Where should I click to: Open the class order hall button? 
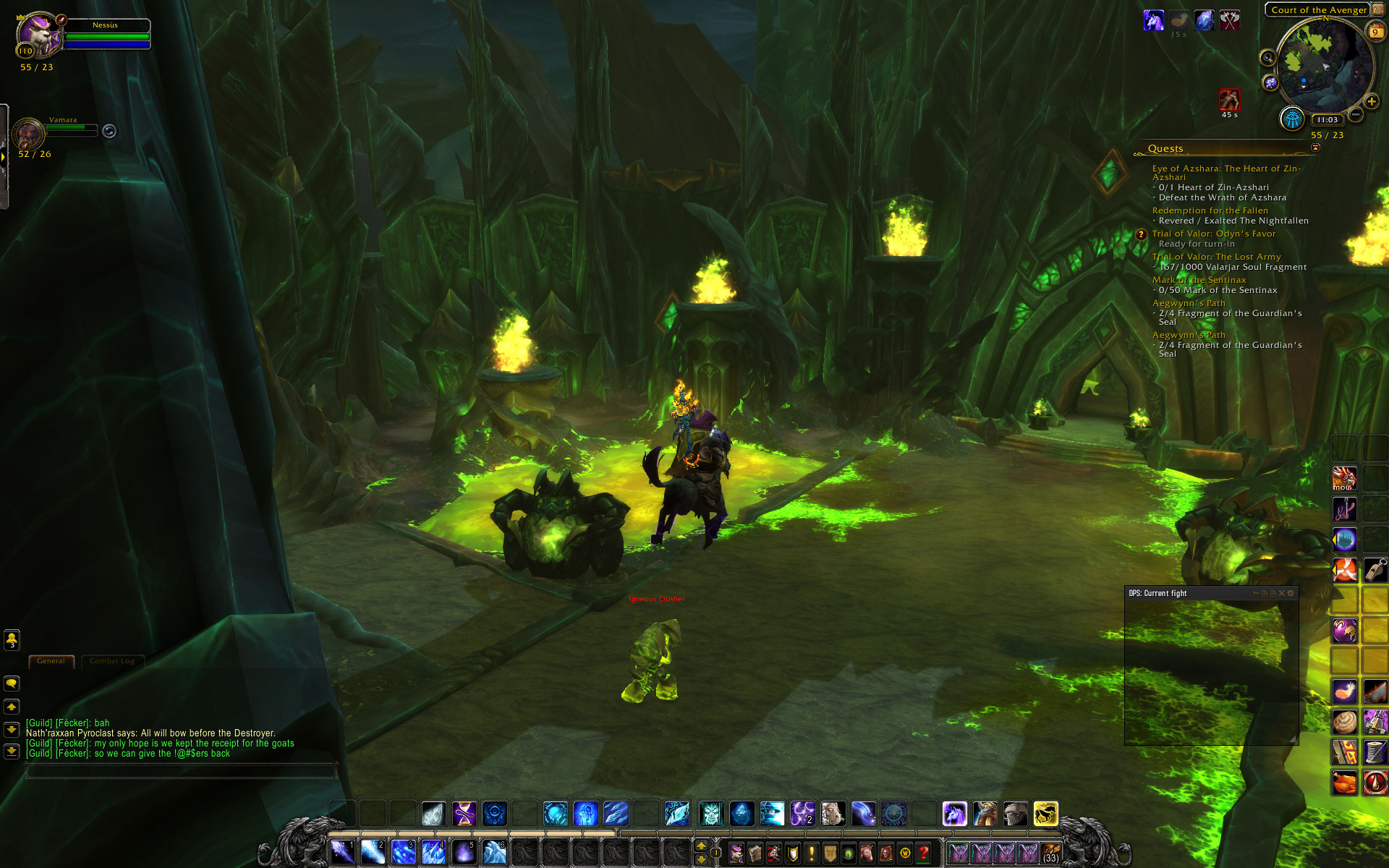[1291, 119]
